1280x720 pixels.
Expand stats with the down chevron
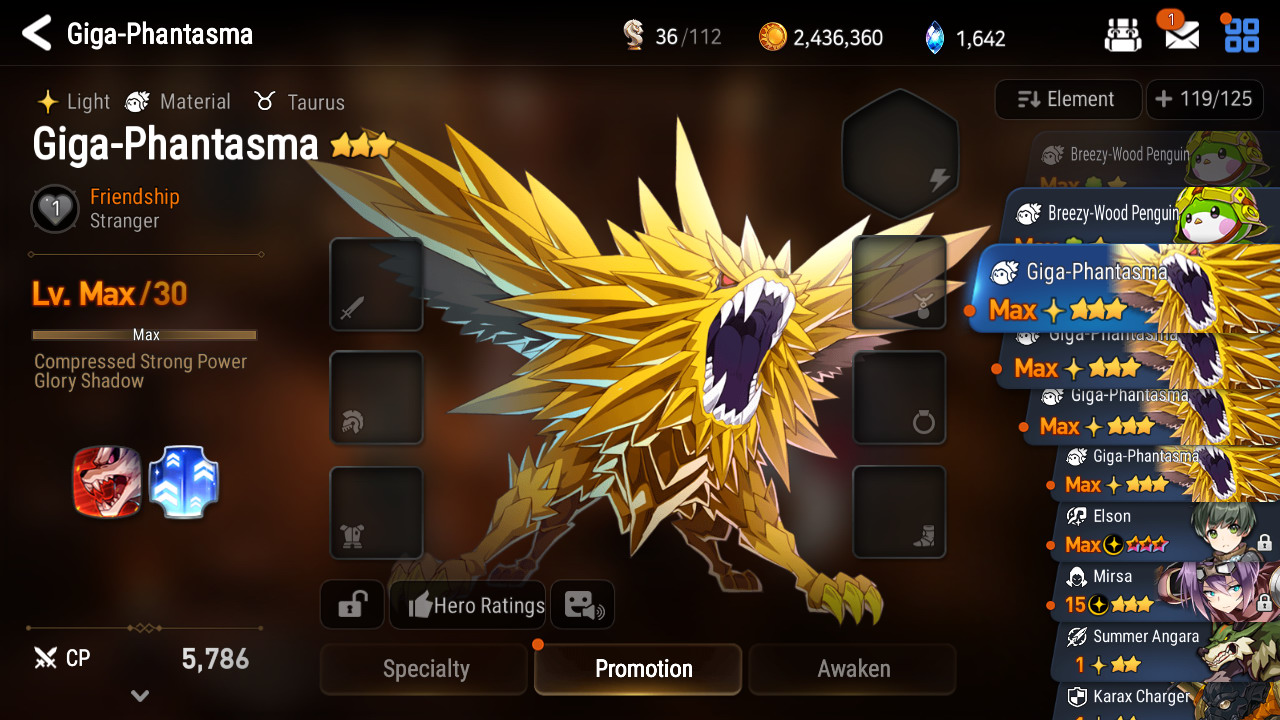[140, 696]
